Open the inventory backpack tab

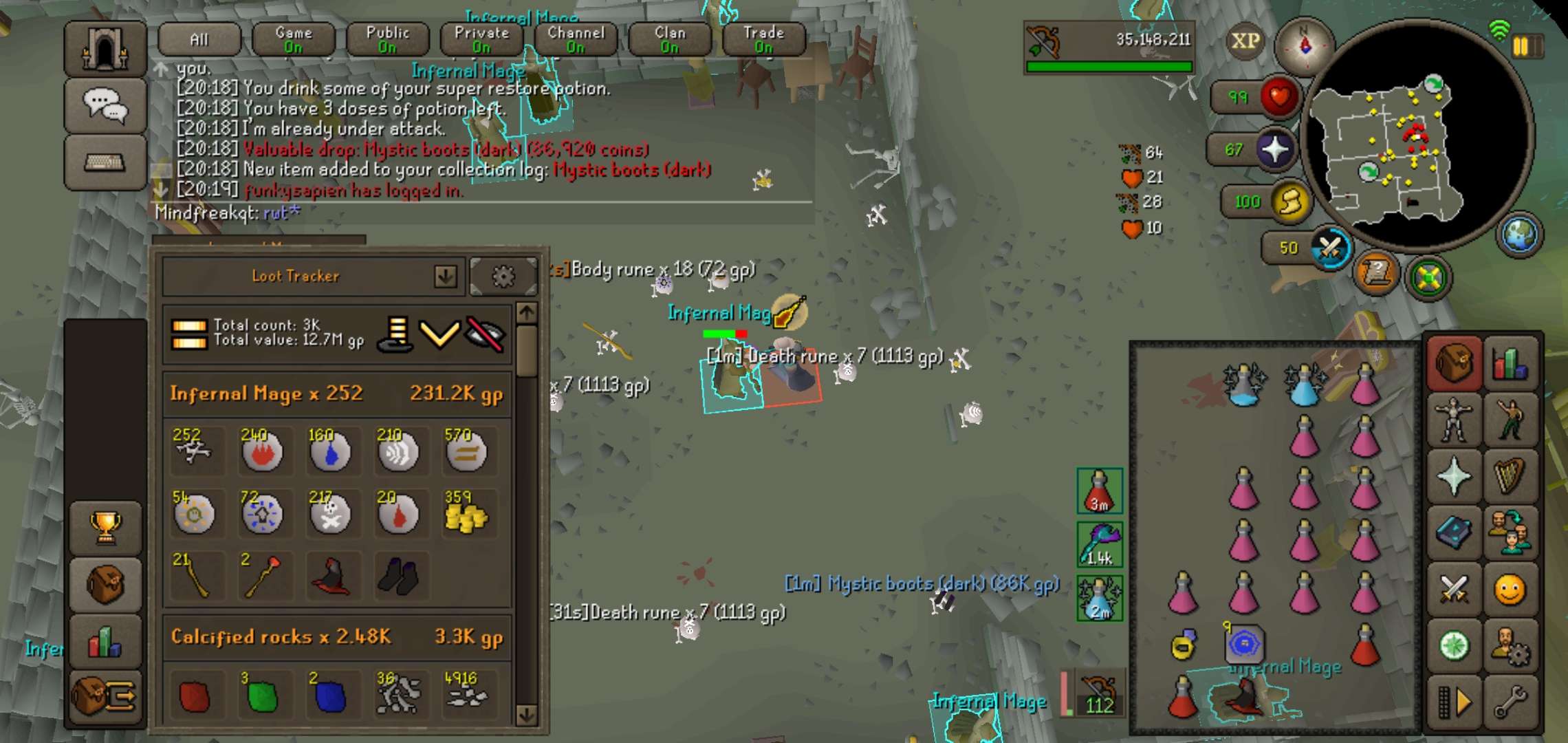(x=1453, y=363)
